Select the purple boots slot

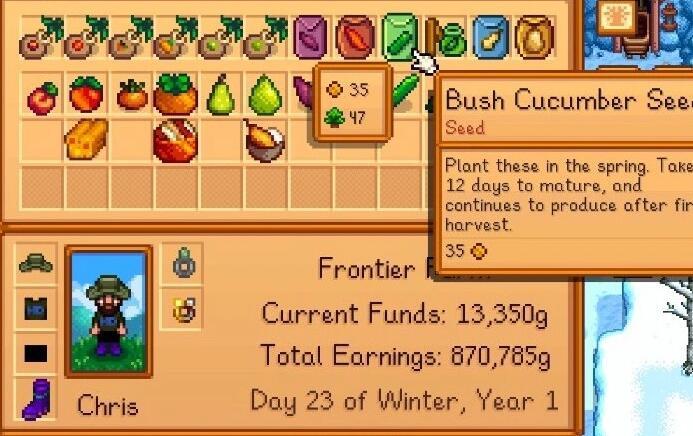(35, 397)
